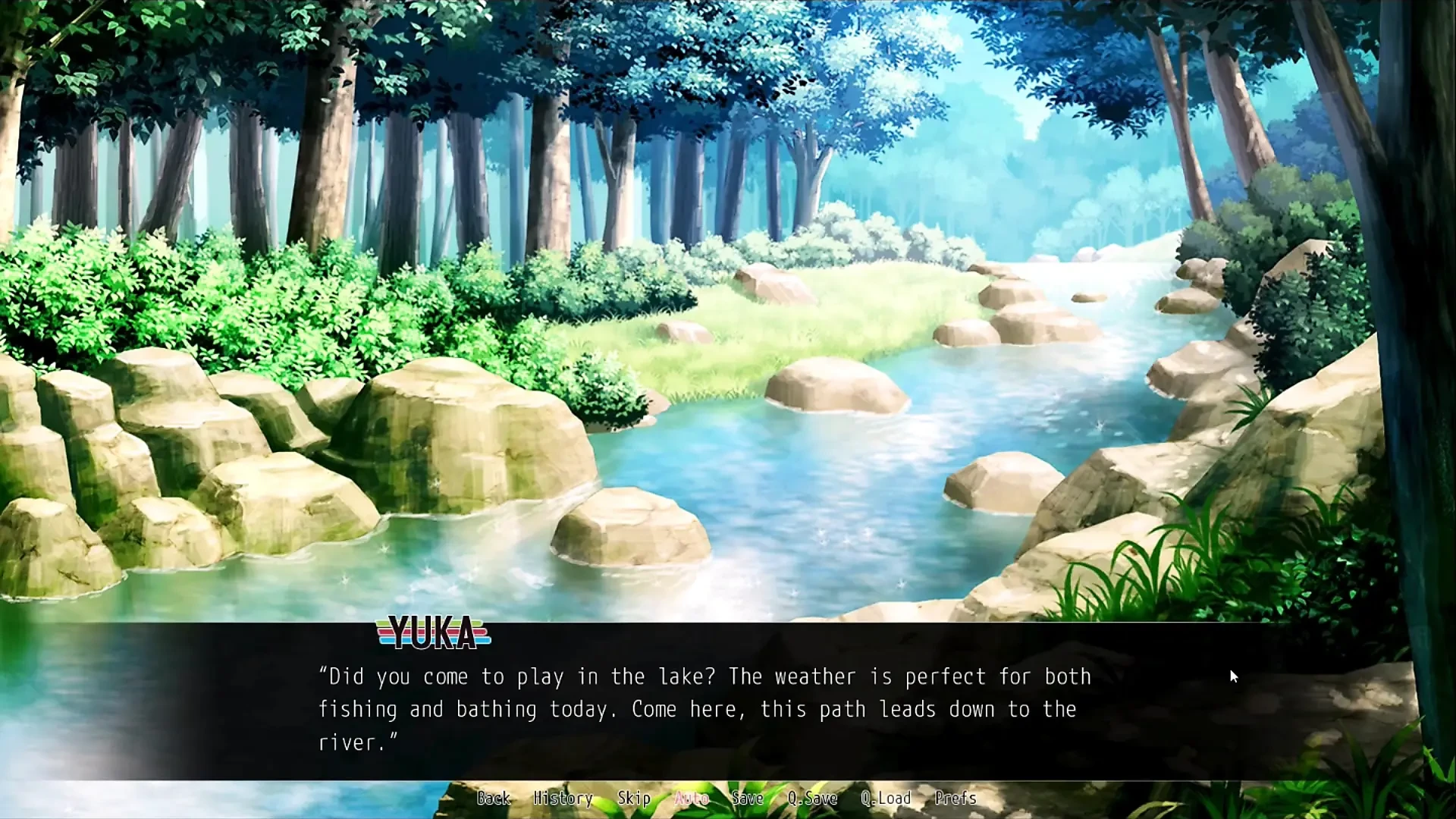Open the dialogue History log
This screenshot has width=1456, height=819.
tap(563, 798)
